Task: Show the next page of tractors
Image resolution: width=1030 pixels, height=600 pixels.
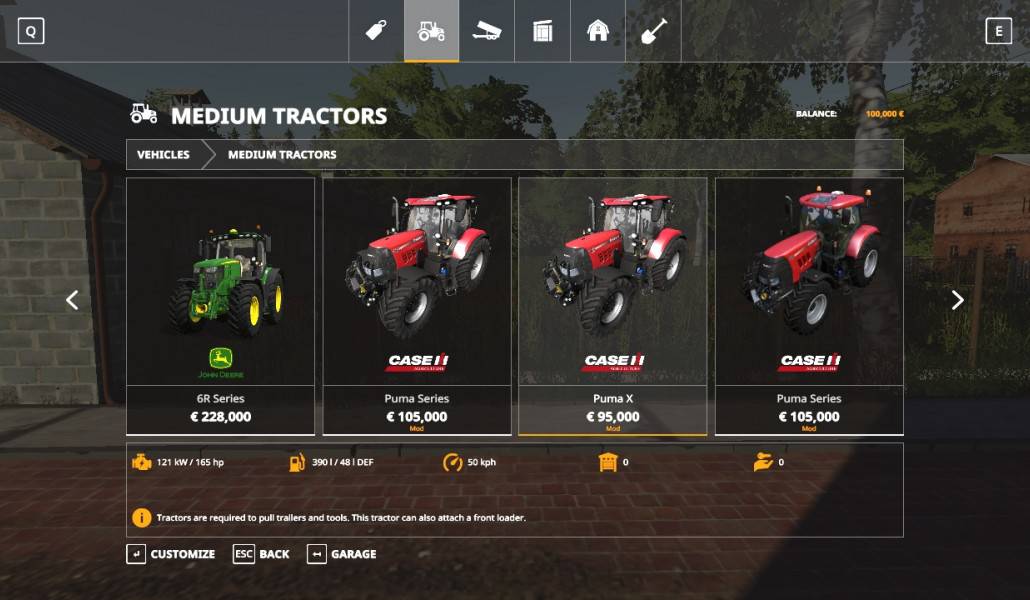Action: click(x=957, y=300)
